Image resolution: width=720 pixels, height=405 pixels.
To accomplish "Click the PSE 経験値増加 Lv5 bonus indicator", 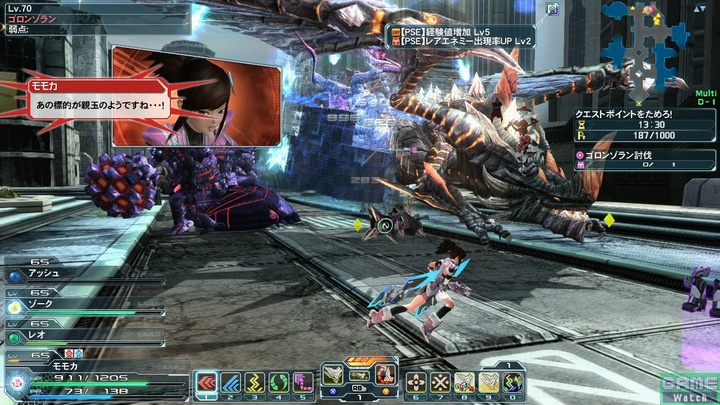I will [x=461, y=30].
